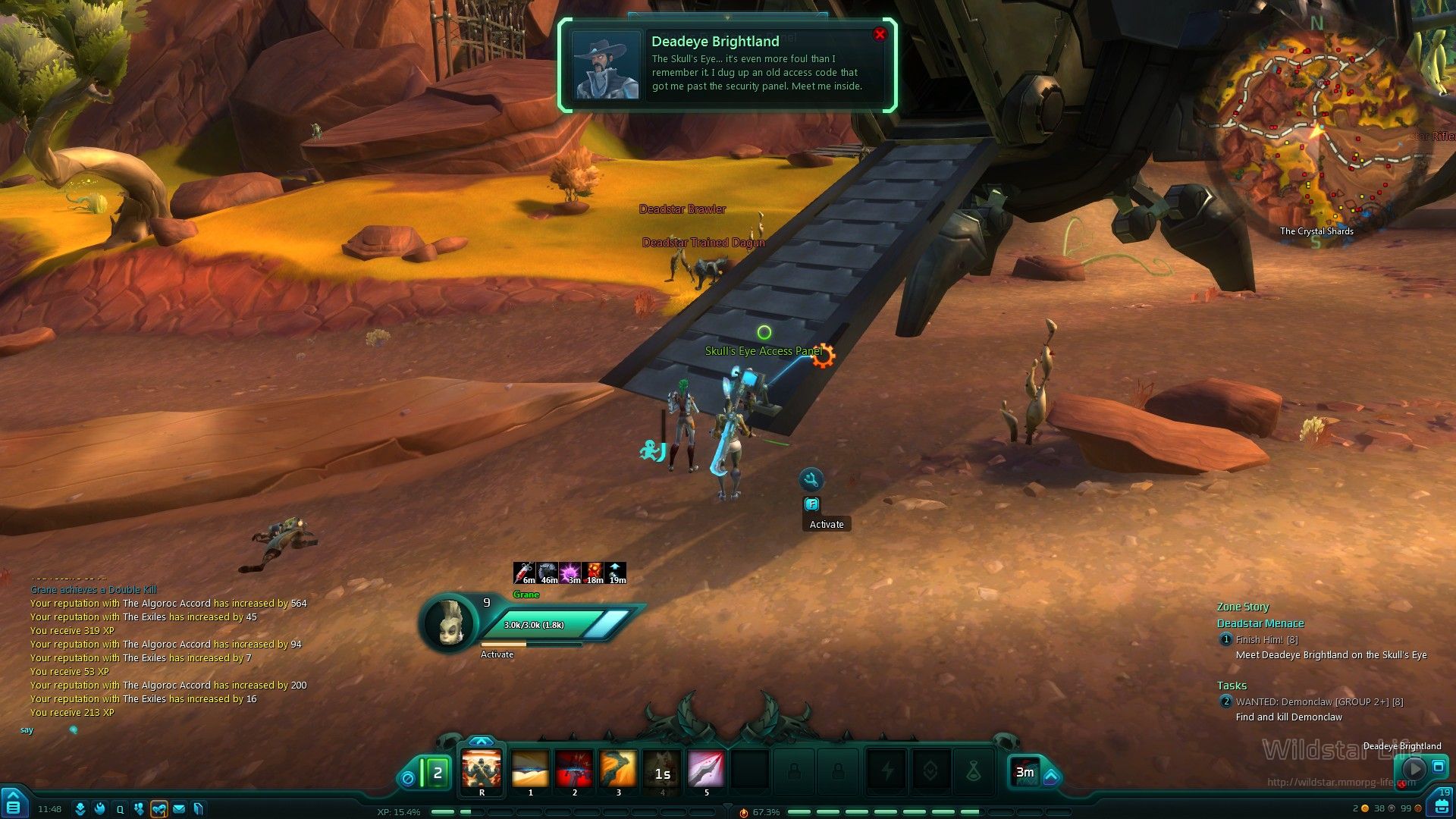Screen dimensions: 1456x819
Task: Activate the R-key ability icon
Action: 482,770
